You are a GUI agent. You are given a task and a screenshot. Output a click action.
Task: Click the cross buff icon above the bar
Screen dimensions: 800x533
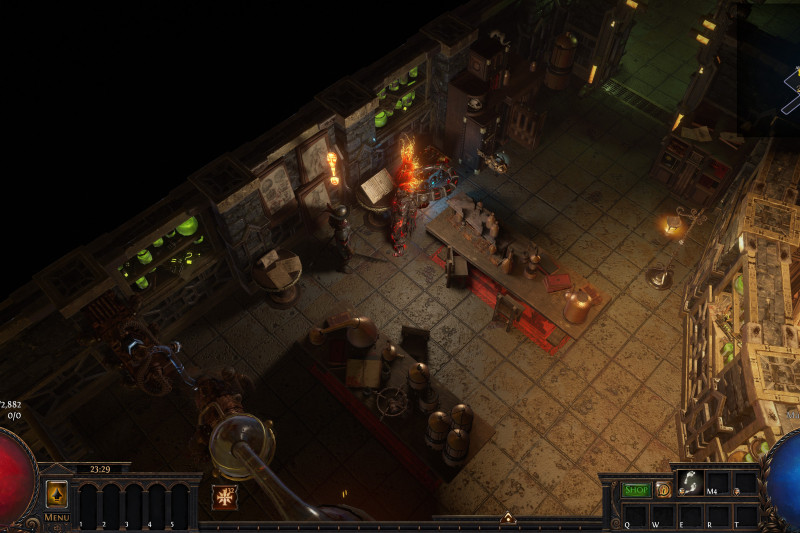click(225, 497)
